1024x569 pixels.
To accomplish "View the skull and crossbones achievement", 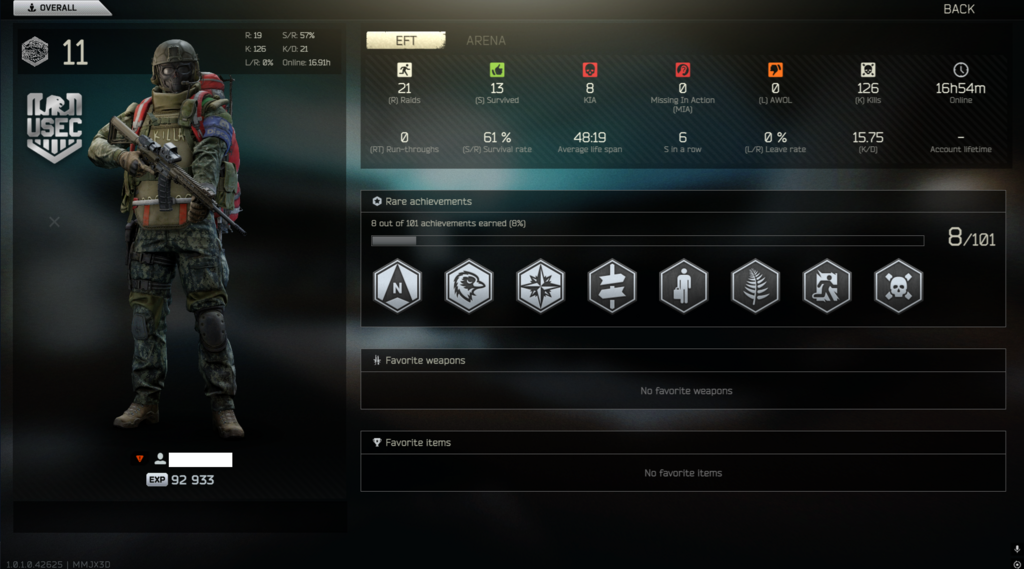I will (898, 287).
